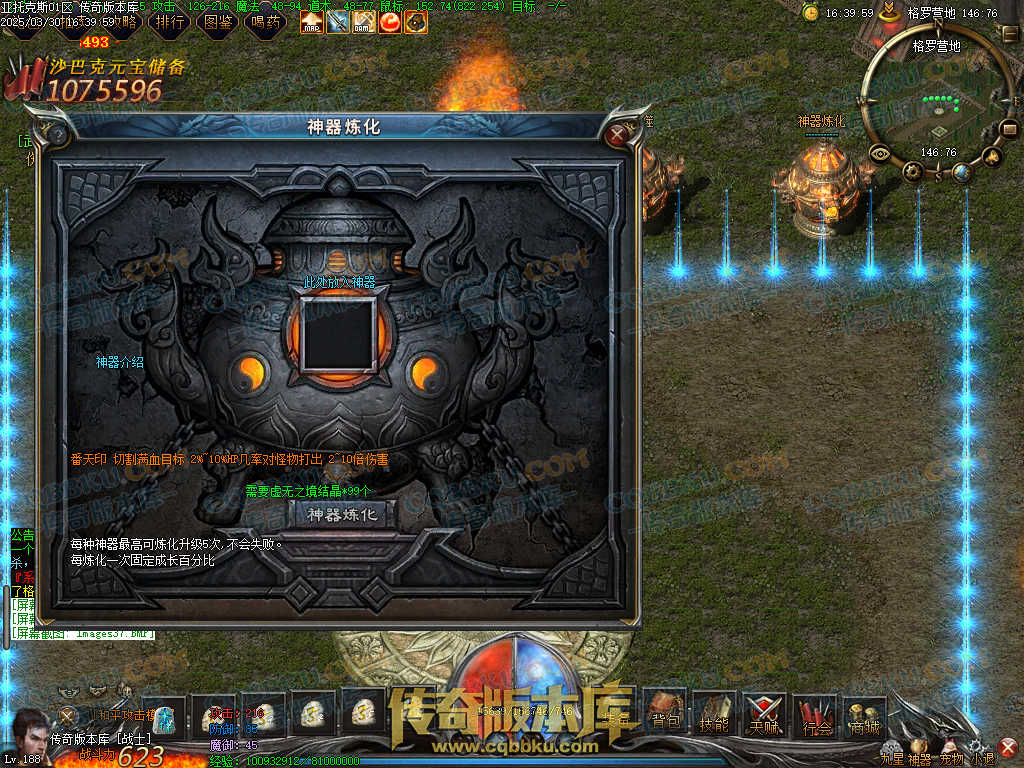The image size is (1024, 768).
Task: Open the 行会 guild panel
Action: coord(817,716)
